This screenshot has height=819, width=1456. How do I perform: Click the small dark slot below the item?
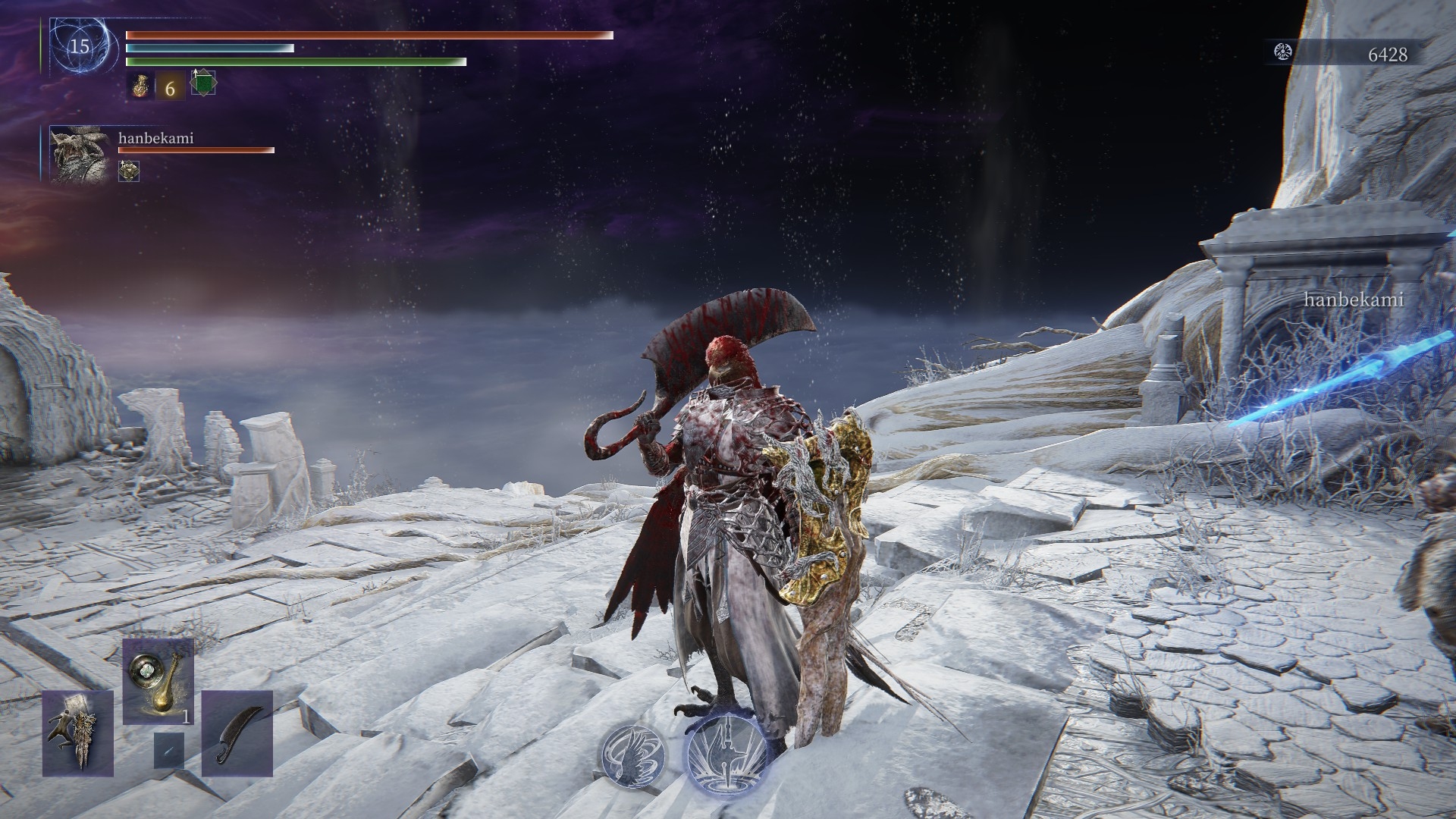(x=168, y=749)
